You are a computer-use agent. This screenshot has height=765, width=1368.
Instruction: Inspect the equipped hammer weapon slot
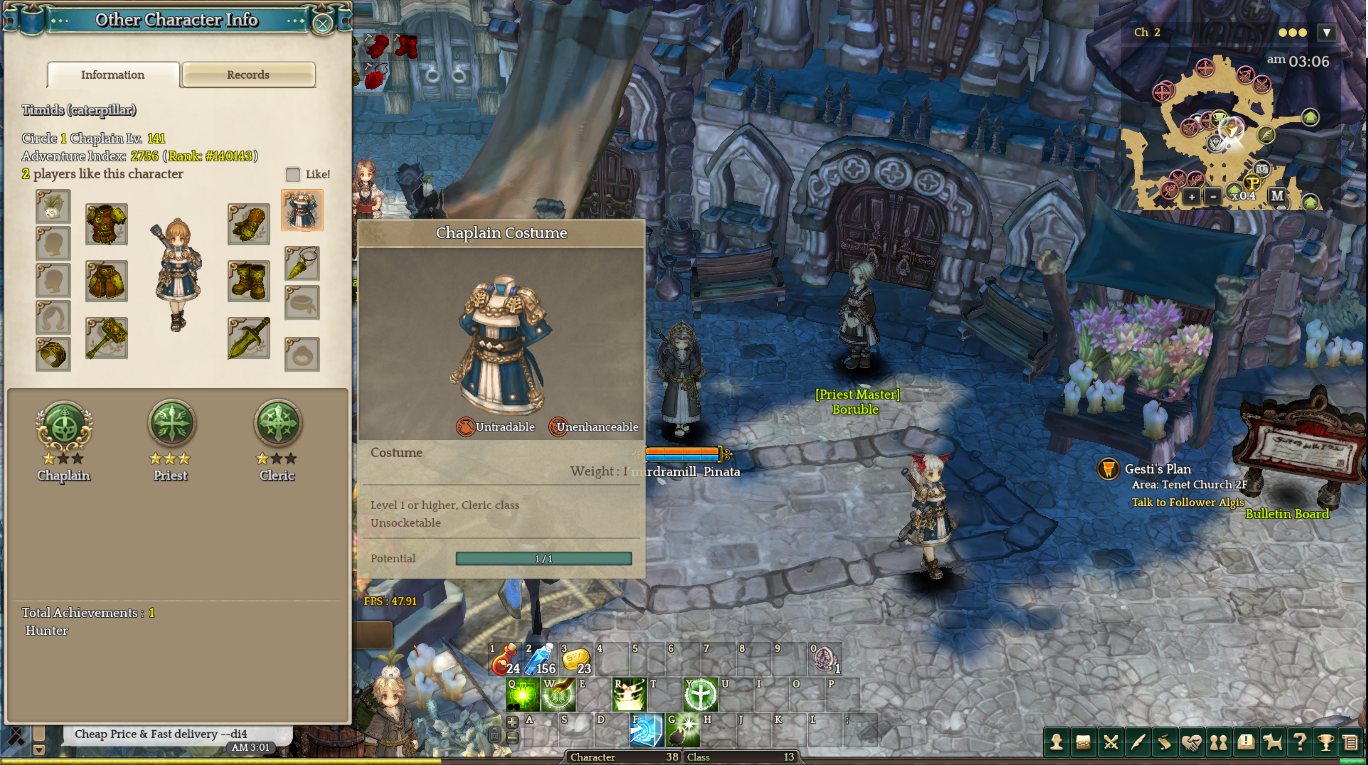106,338
